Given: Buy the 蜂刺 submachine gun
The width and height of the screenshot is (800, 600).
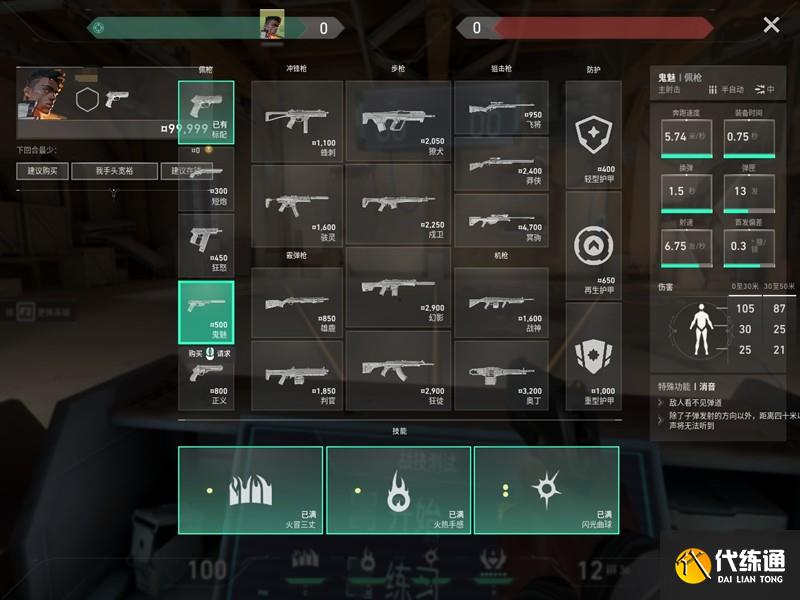Looking at the screenshot, I should pyautogui.click(x=297, y=121).
